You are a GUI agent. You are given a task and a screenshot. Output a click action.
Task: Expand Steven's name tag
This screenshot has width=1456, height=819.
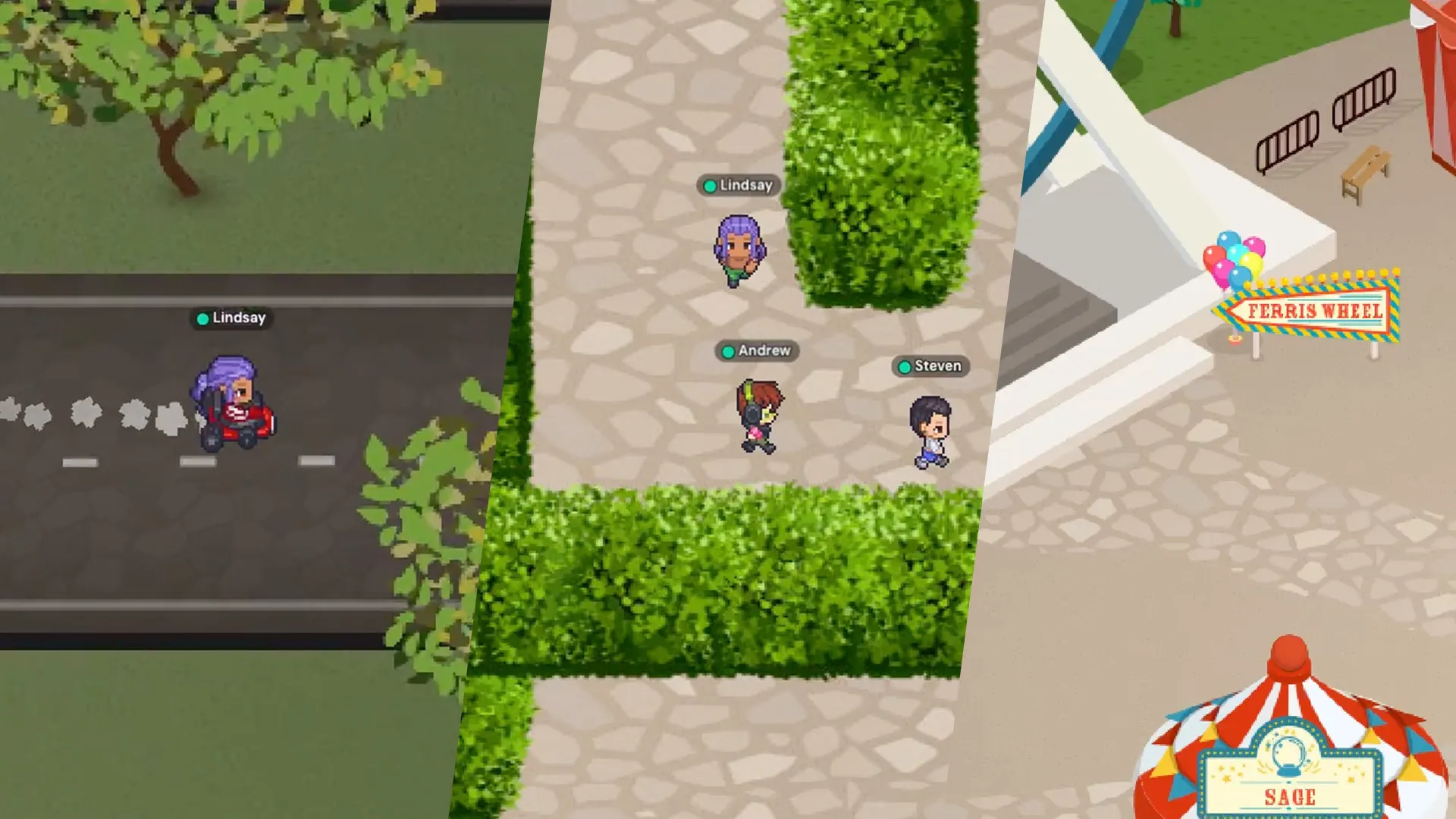931,366
